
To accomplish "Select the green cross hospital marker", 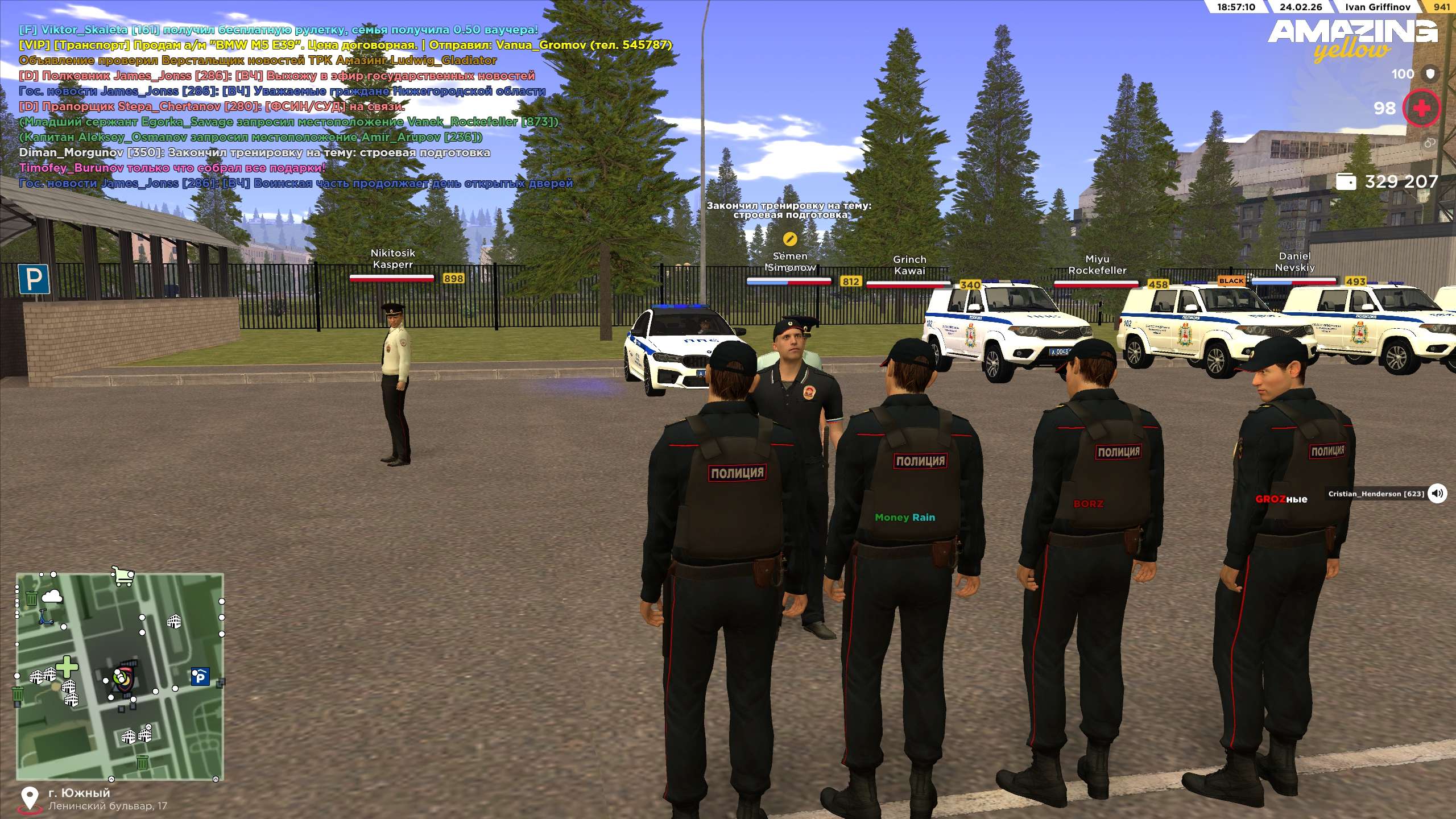I will point(67,667).
